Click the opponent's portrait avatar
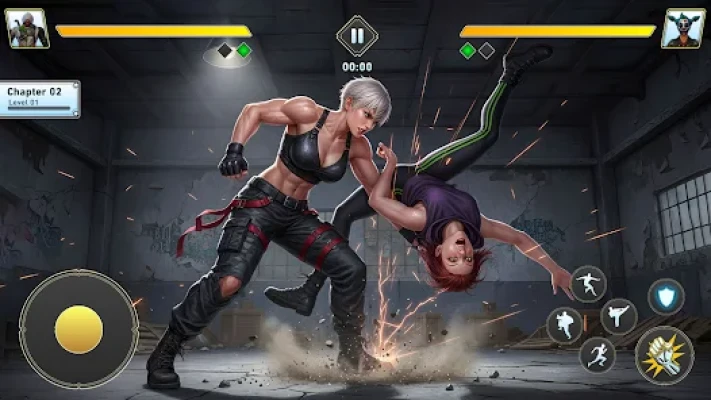 pyautogui.click(x=683, y=29)
